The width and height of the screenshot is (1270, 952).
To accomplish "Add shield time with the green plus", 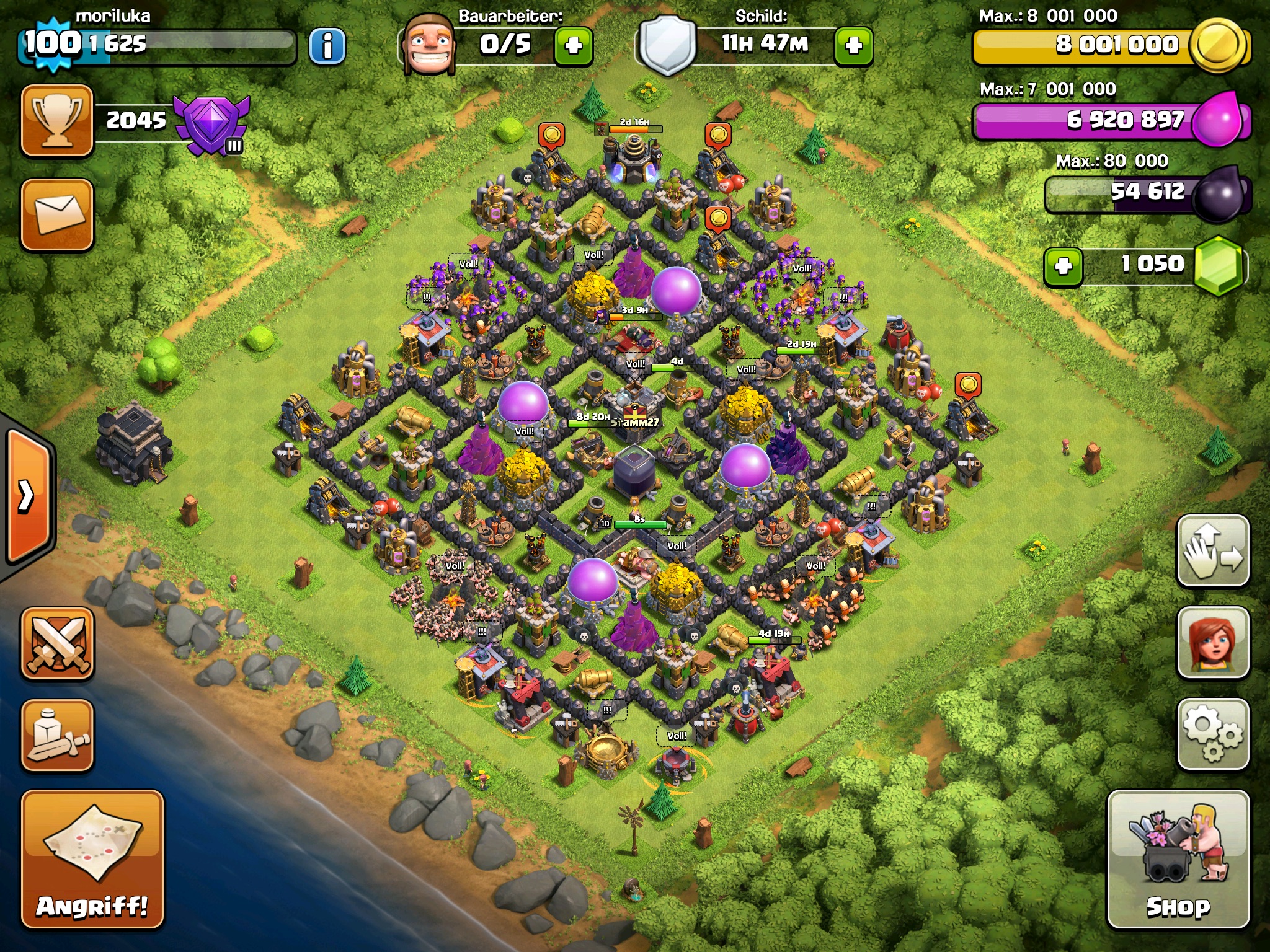I will click(x=853, y=46).
